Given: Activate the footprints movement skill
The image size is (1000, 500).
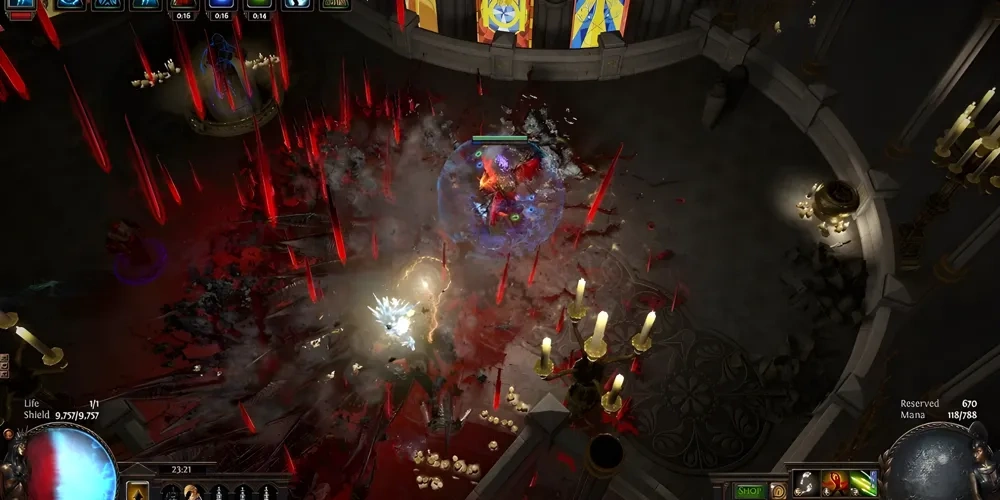Looking at the screenshot, I should tap(807, 483).
